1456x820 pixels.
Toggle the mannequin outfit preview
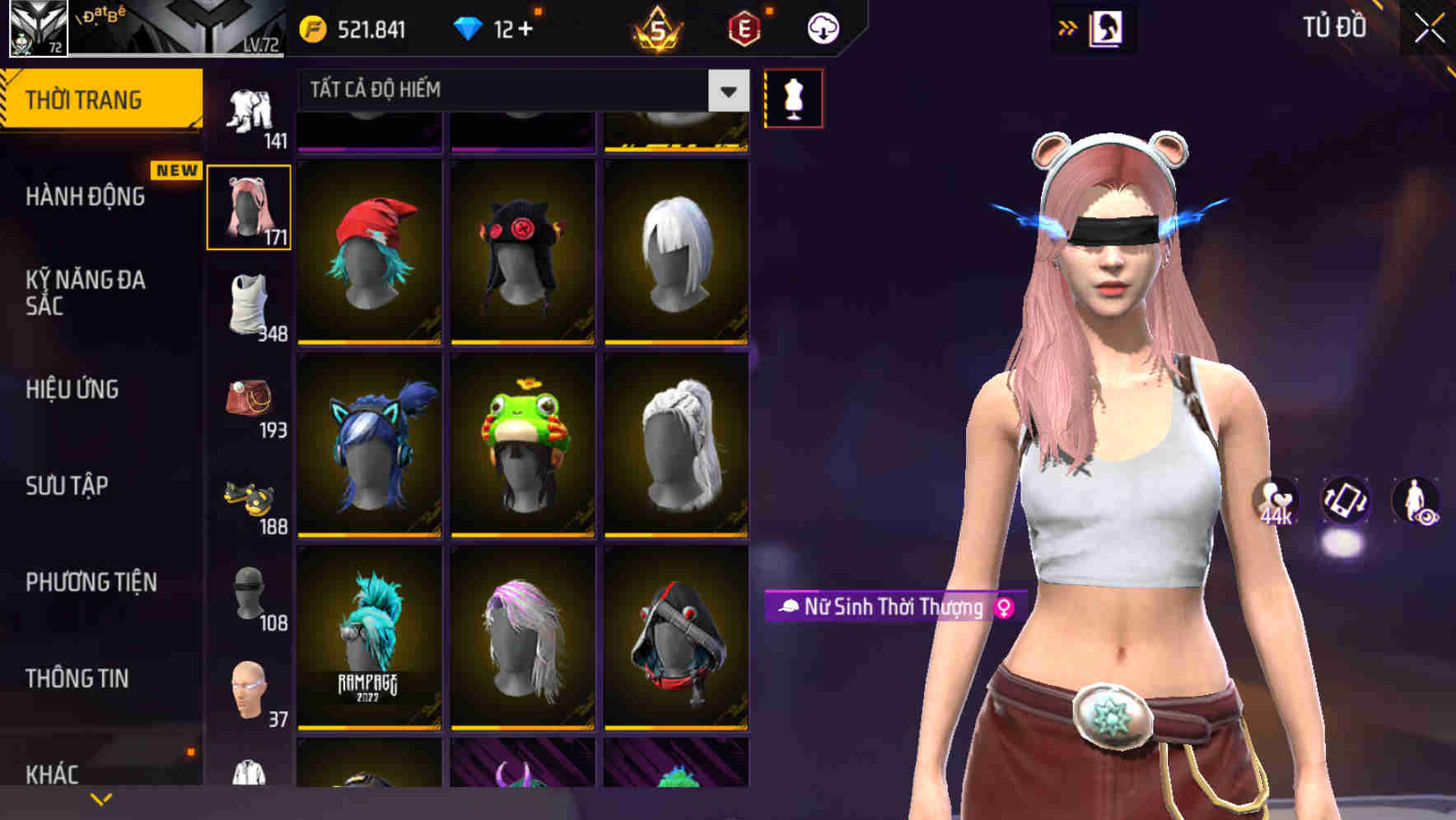pyautogui.click(x=792, y=96)
